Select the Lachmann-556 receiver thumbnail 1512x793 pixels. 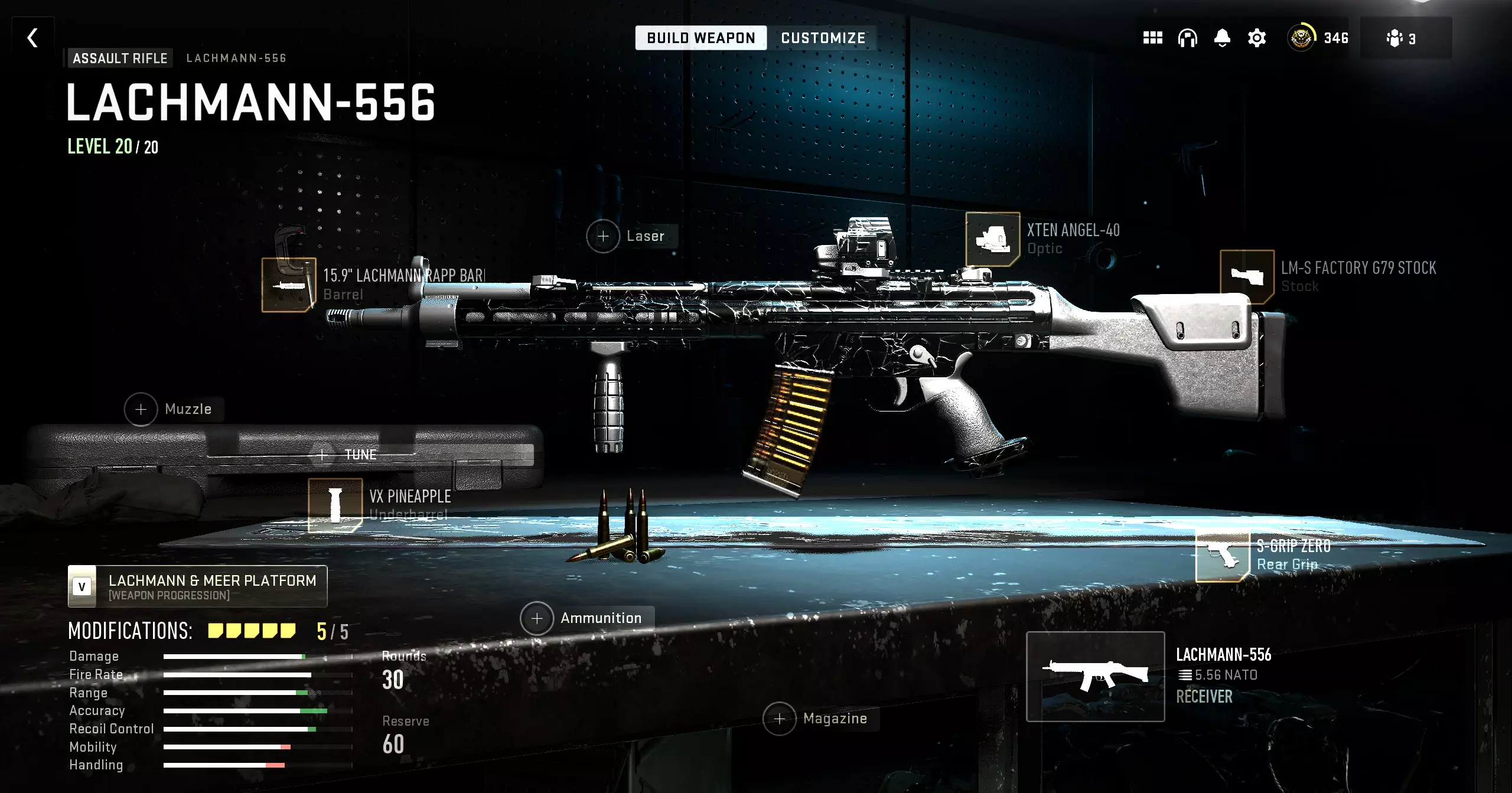(1095, 677)
